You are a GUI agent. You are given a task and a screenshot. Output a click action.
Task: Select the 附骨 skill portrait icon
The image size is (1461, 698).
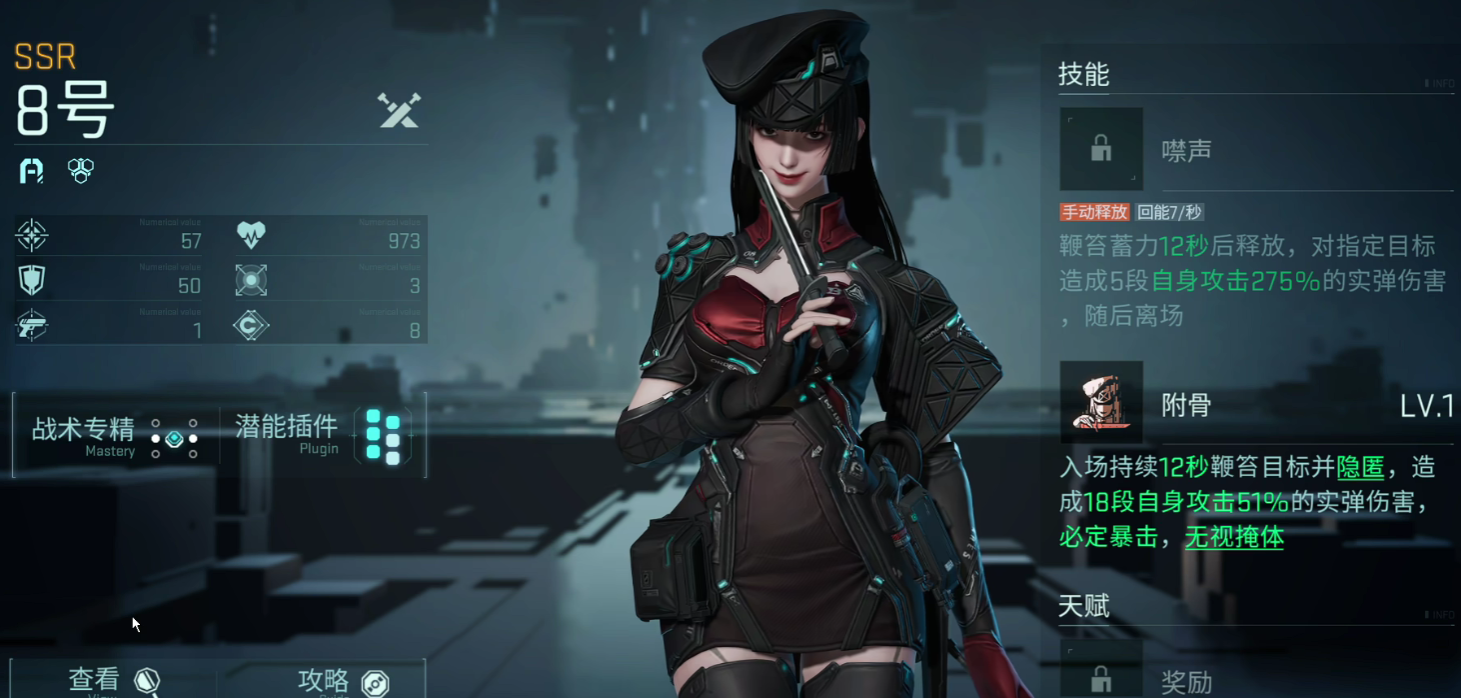click(x=1101, y=402)
